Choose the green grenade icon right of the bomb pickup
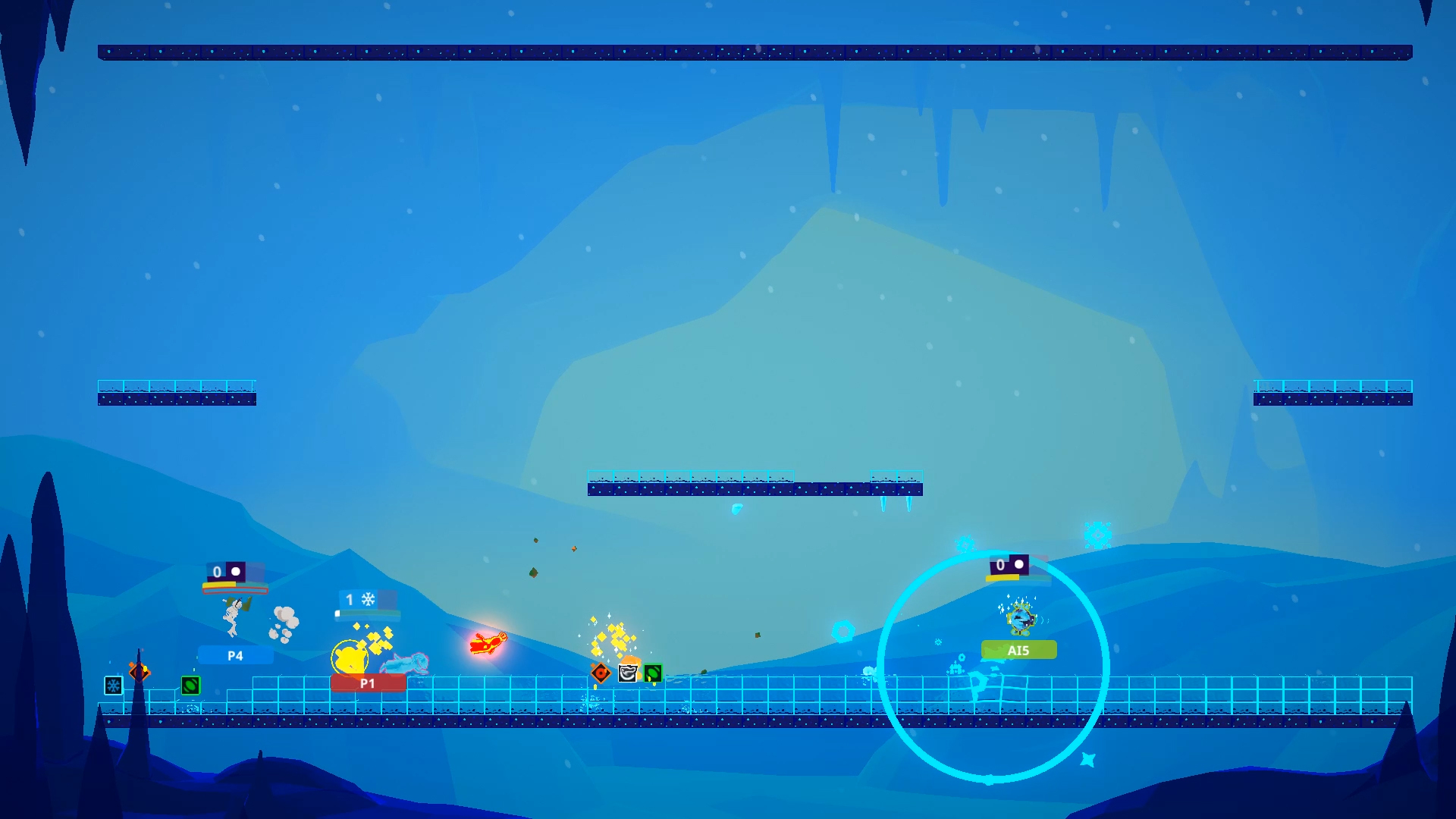This screenshot has height=819, width=1456. (x=654, y=673)
